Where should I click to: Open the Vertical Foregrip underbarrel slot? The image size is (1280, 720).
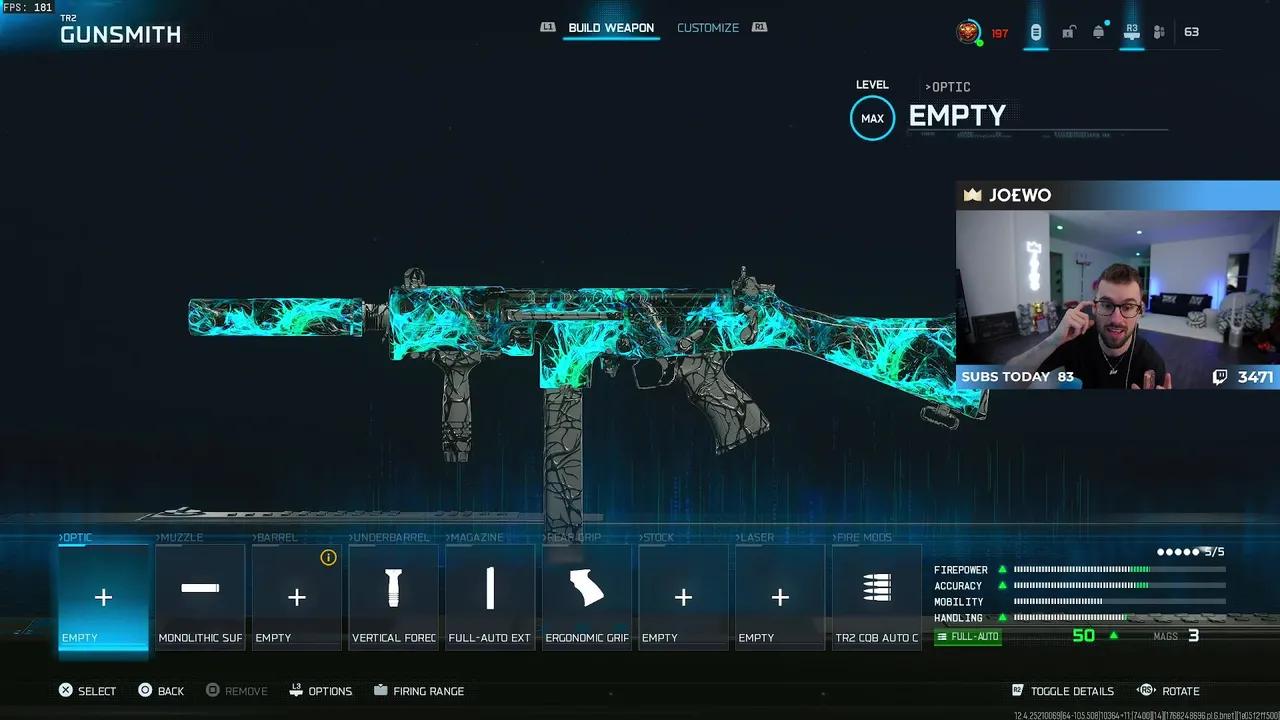tap(393, 597)
